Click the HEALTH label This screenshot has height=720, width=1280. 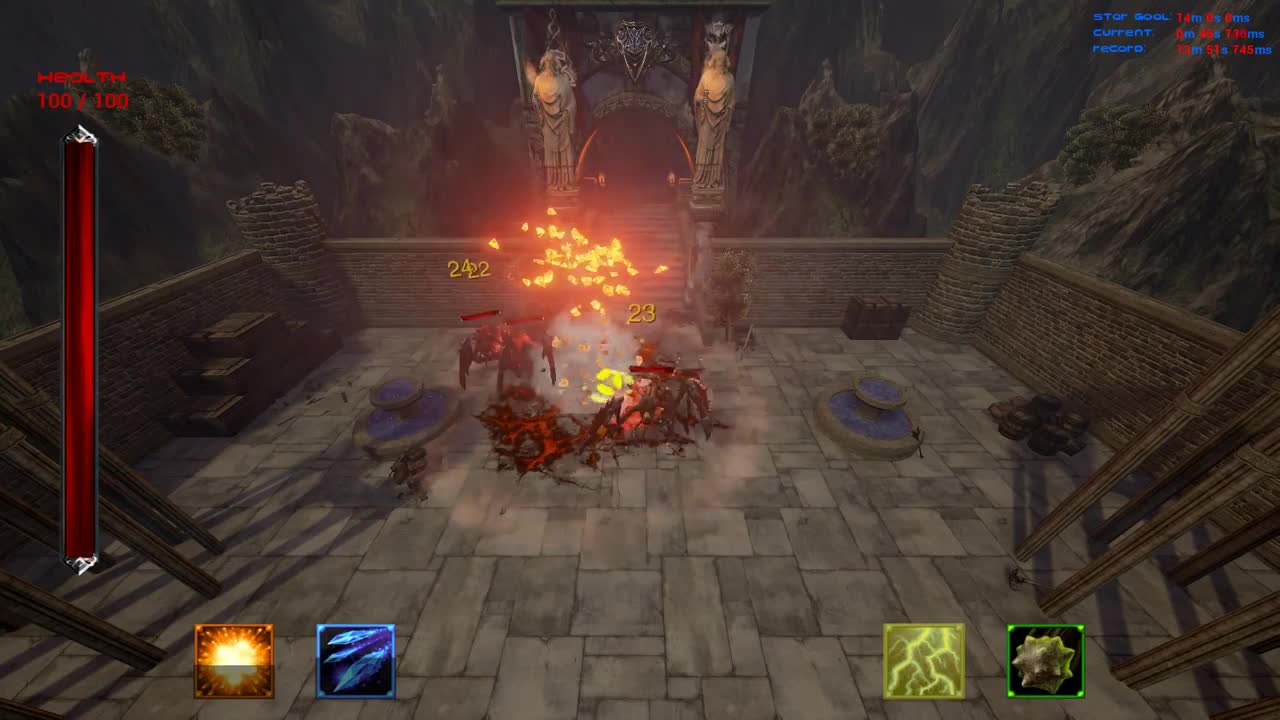tap(81, 77)
